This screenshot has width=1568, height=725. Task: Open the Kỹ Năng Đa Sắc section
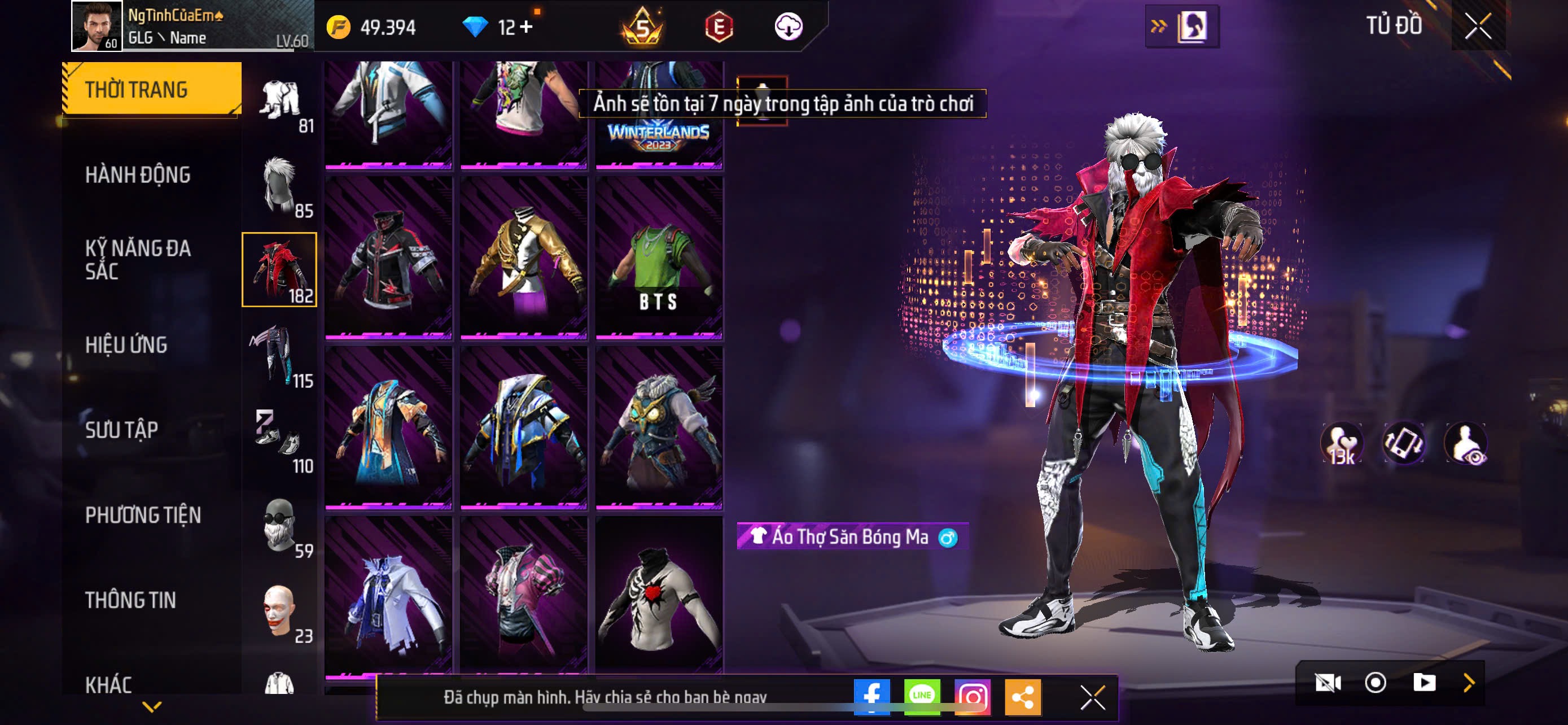coord(138,259)
